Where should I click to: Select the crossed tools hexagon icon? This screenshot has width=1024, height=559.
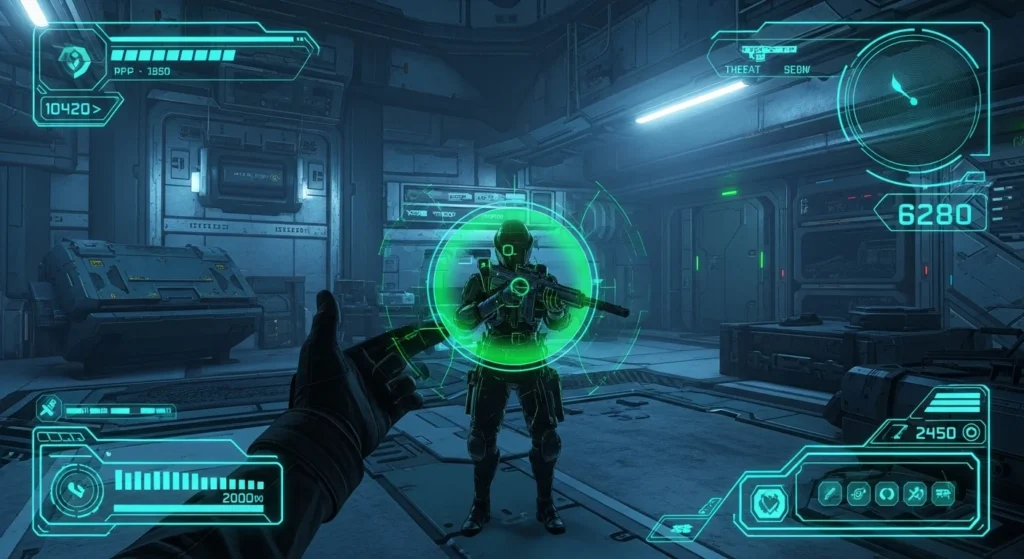(49, 408)
